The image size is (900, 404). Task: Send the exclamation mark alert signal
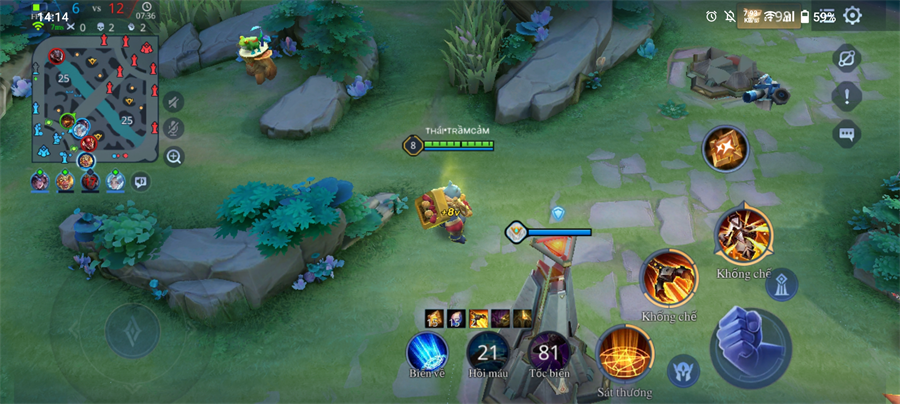click(x=847, y=96)
